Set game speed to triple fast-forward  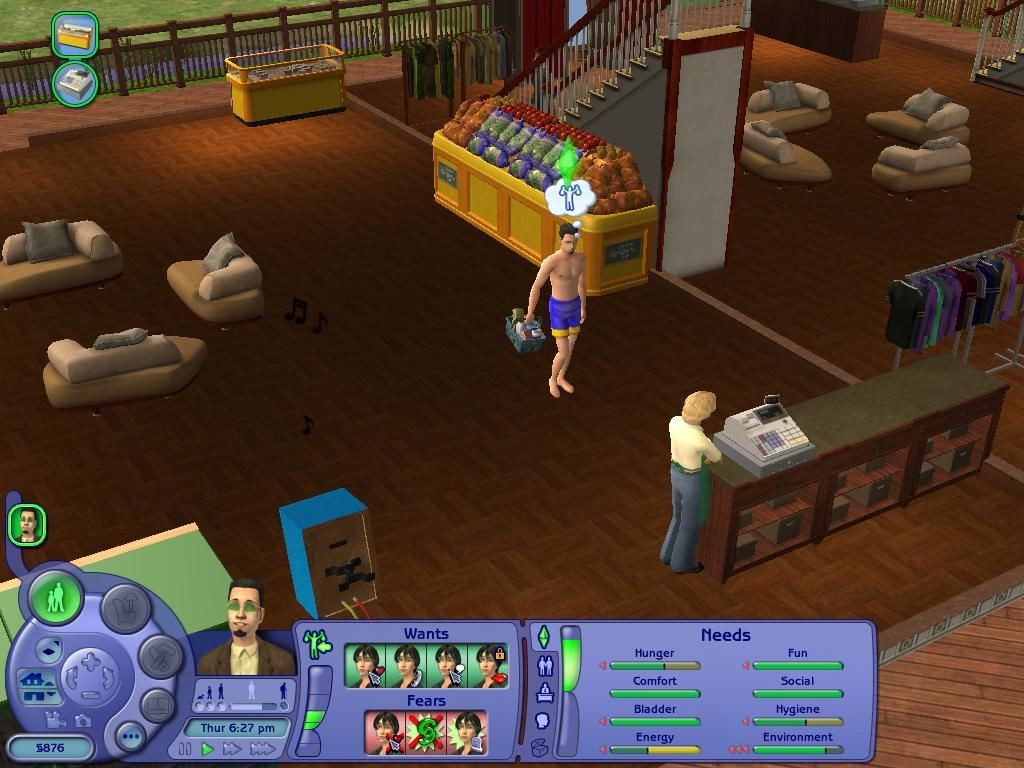tap(262, 748)
